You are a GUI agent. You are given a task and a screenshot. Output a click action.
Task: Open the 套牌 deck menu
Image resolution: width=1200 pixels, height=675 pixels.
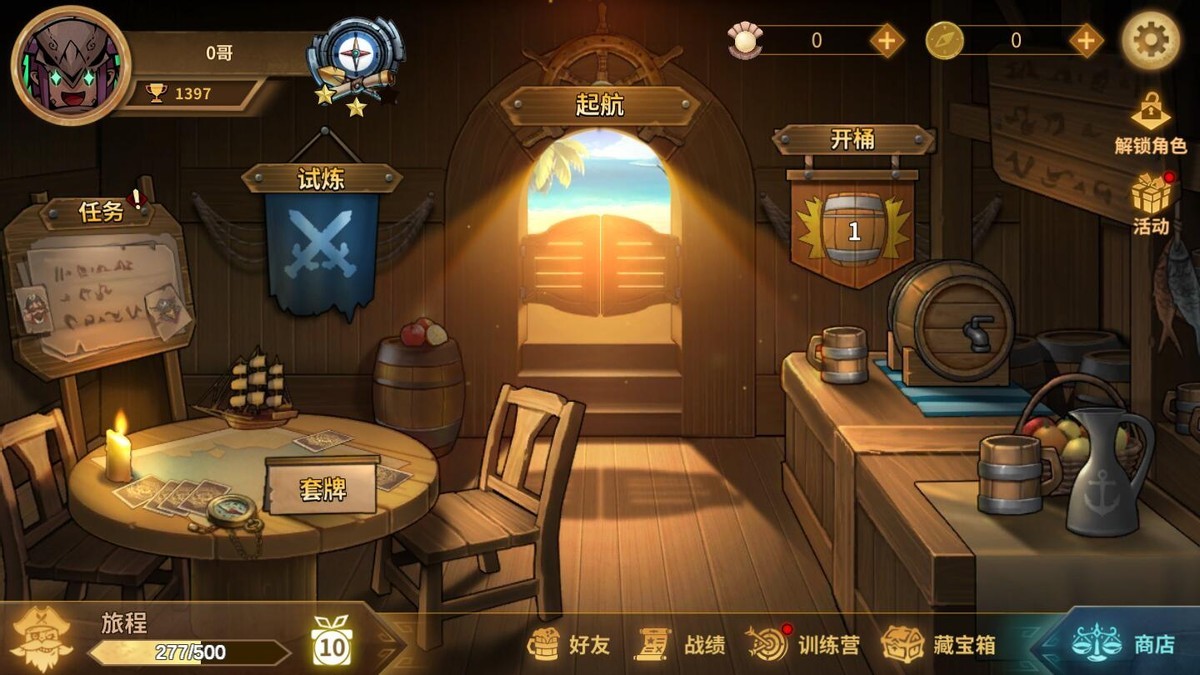tap(322, 487)
